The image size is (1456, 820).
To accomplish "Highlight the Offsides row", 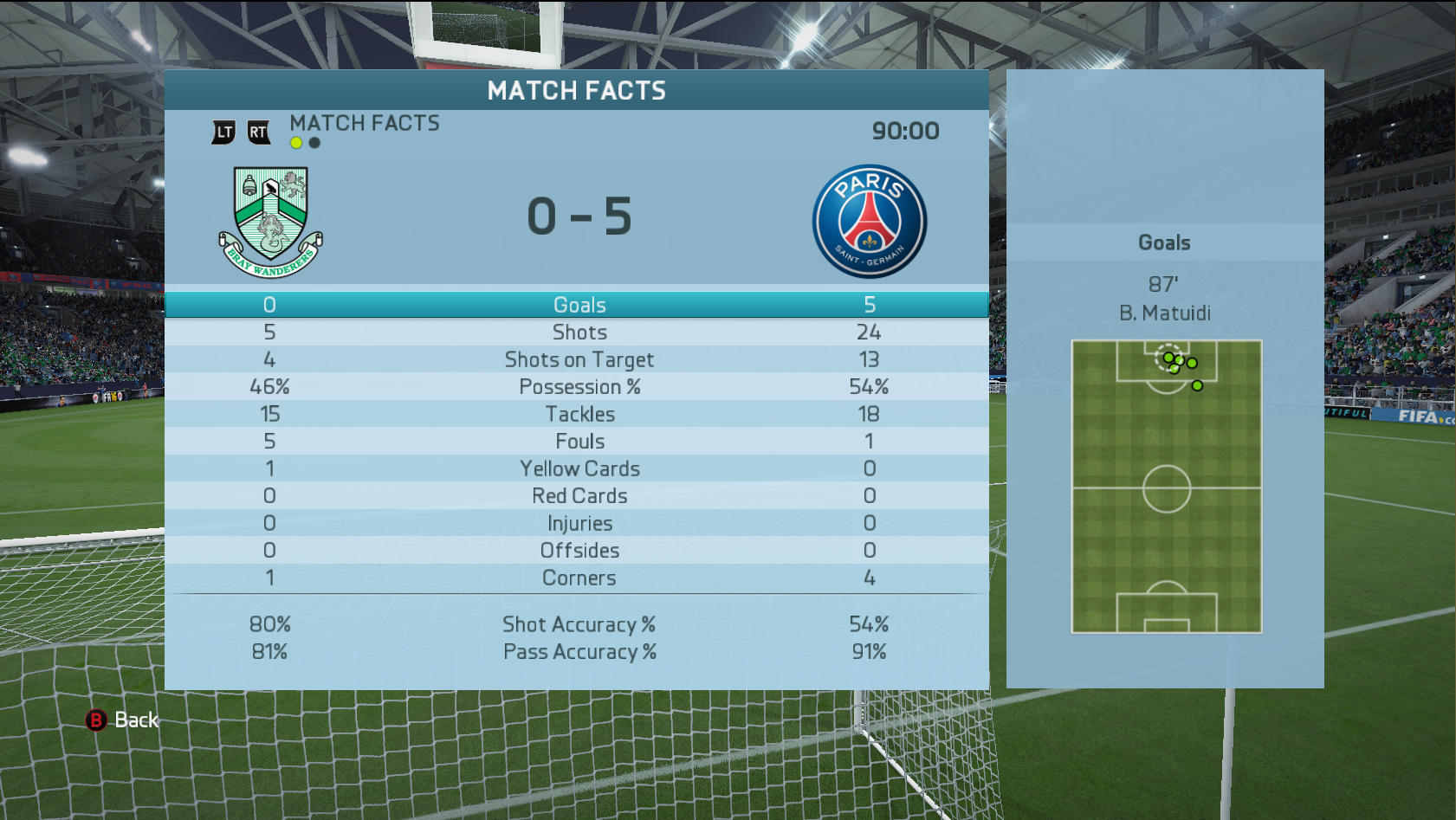I will [579, 551].
